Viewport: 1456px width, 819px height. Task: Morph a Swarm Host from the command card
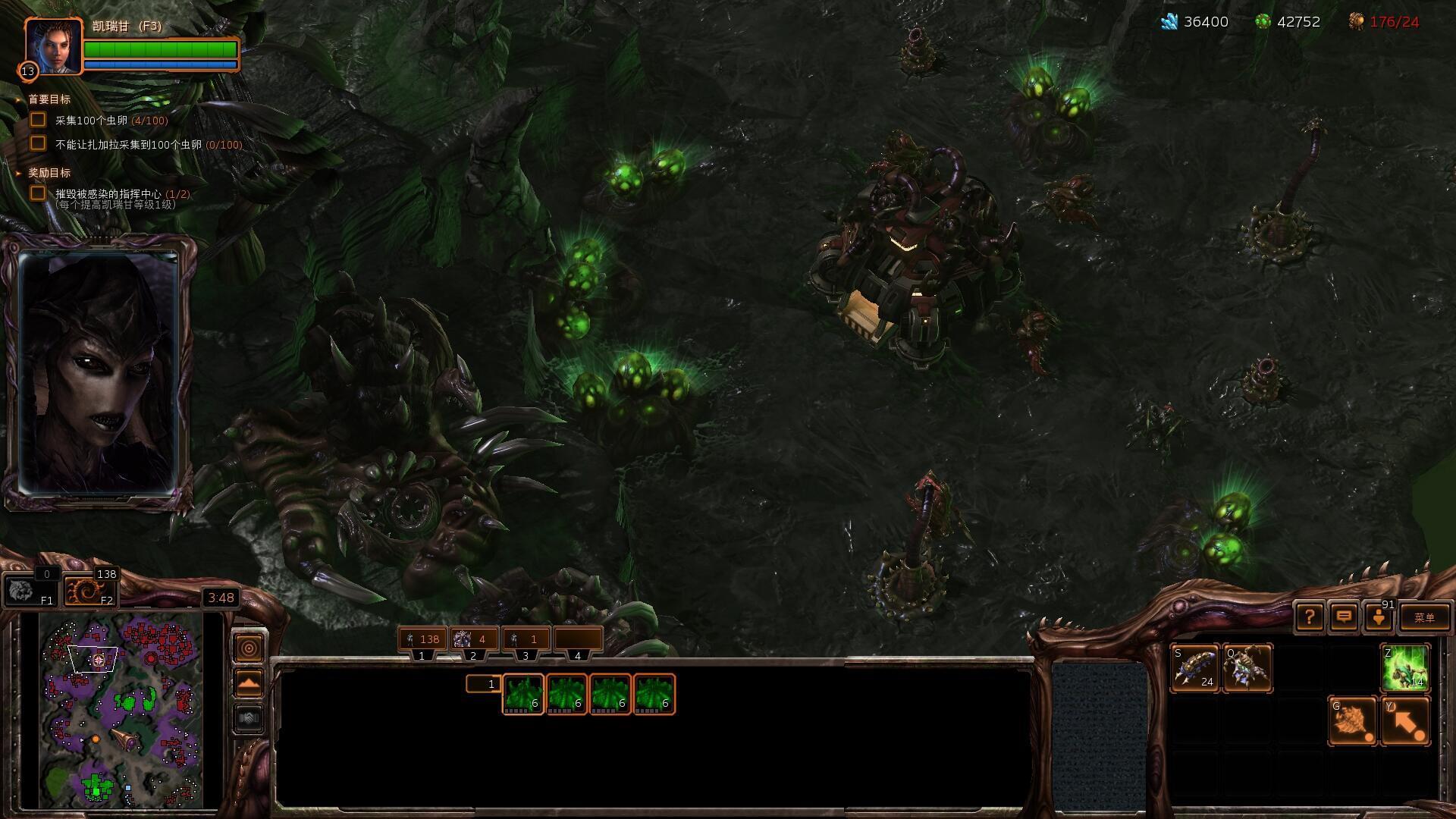[1194, 668]
